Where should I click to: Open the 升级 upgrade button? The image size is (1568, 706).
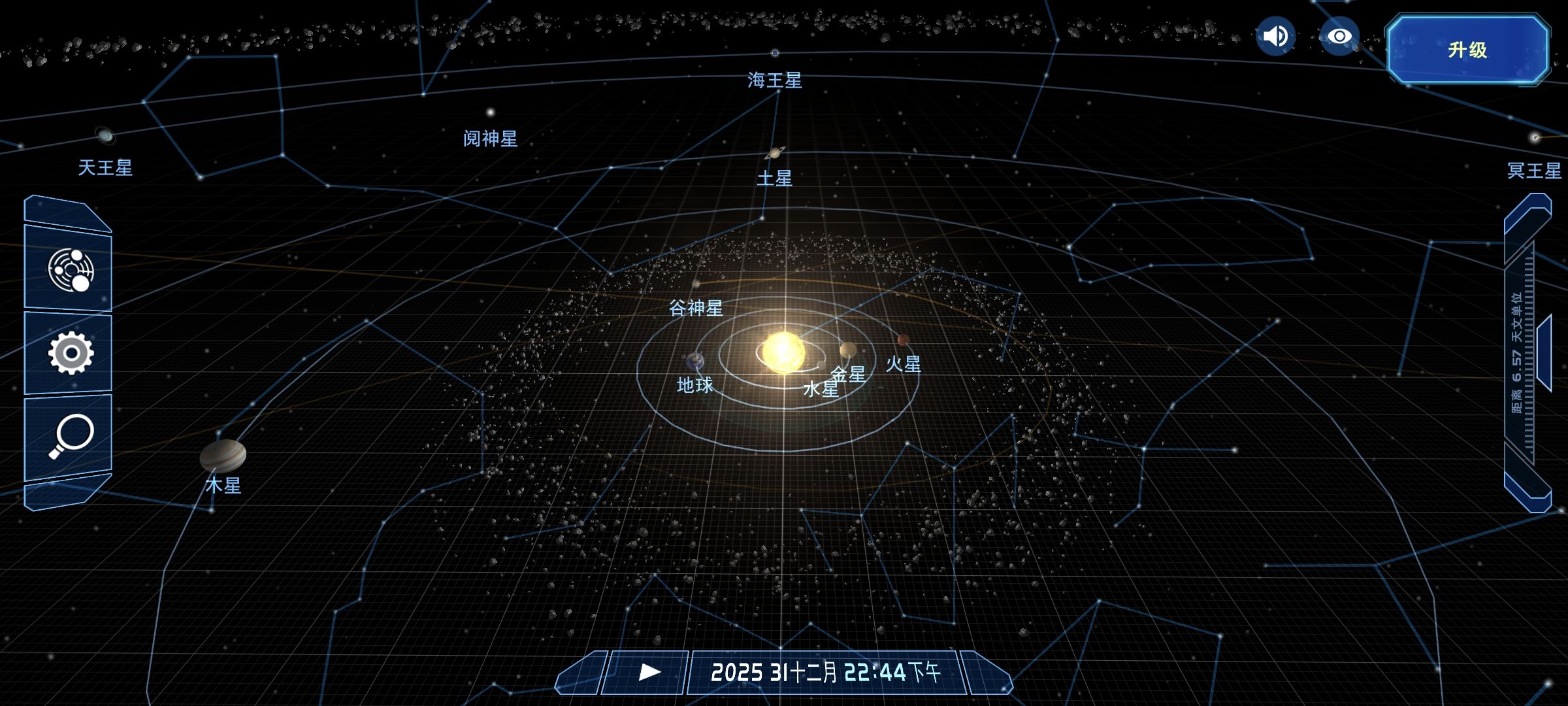(x=1467, y=50)
